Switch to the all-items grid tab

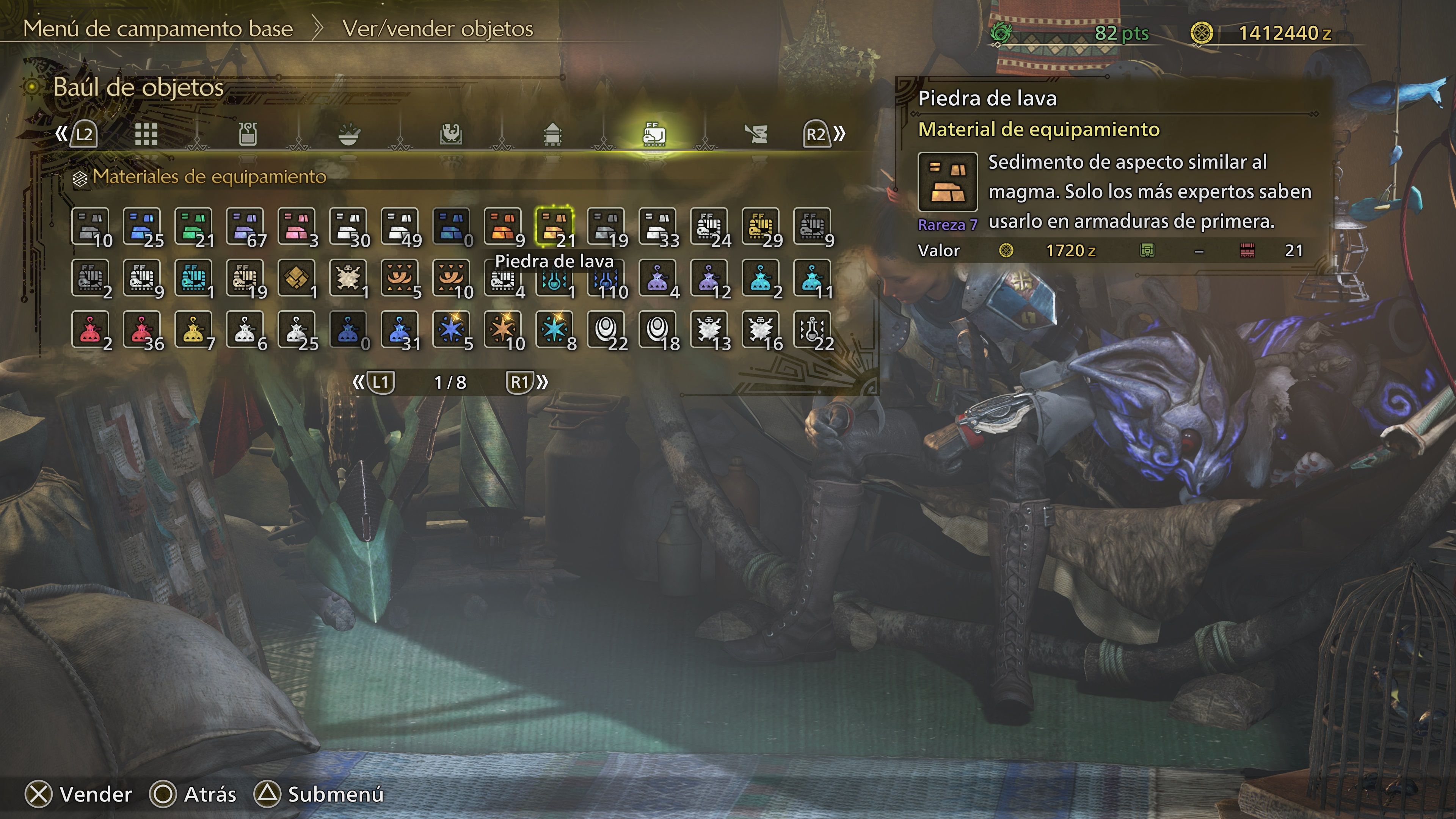[146, 135]
